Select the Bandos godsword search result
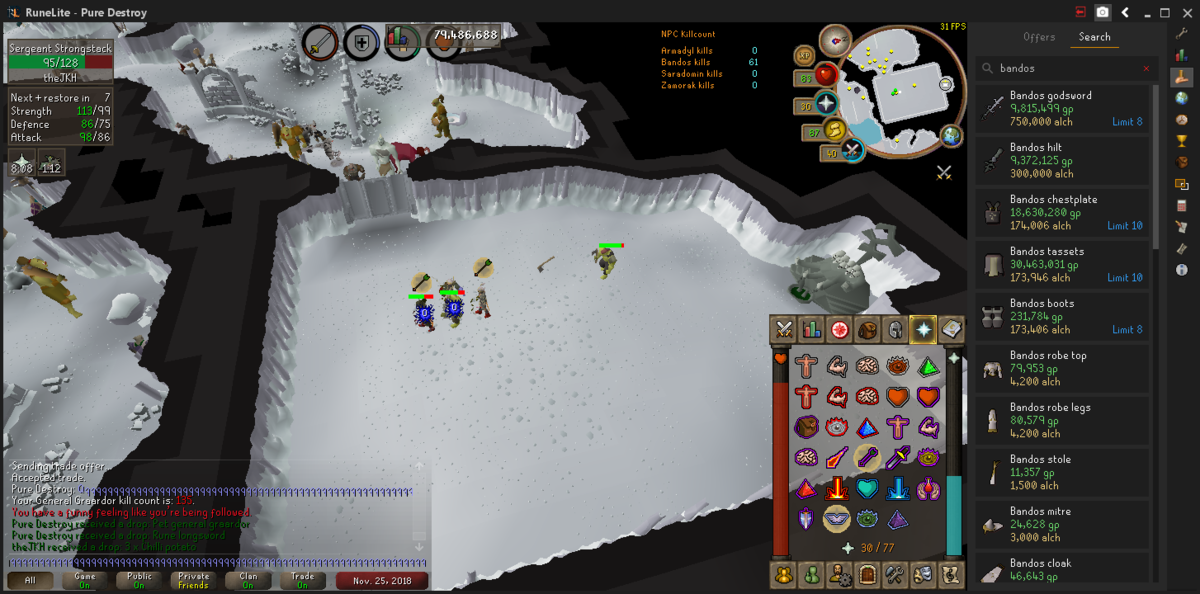 pos(1062,108)
